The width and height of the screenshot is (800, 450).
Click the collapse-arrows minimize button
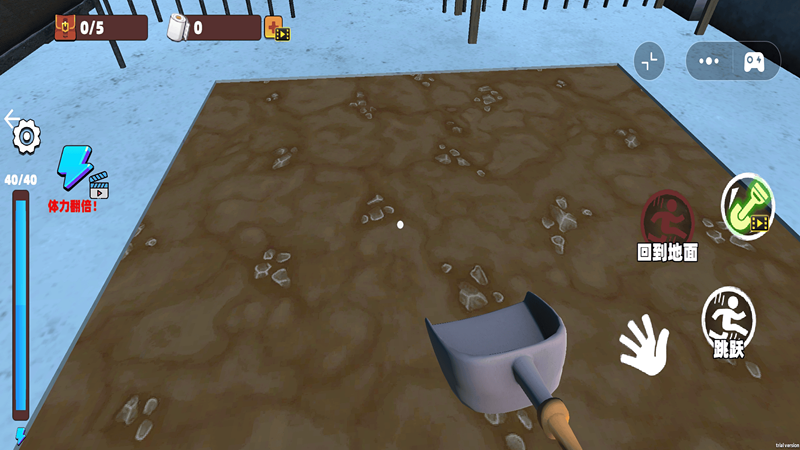click(x=650, y=61)
